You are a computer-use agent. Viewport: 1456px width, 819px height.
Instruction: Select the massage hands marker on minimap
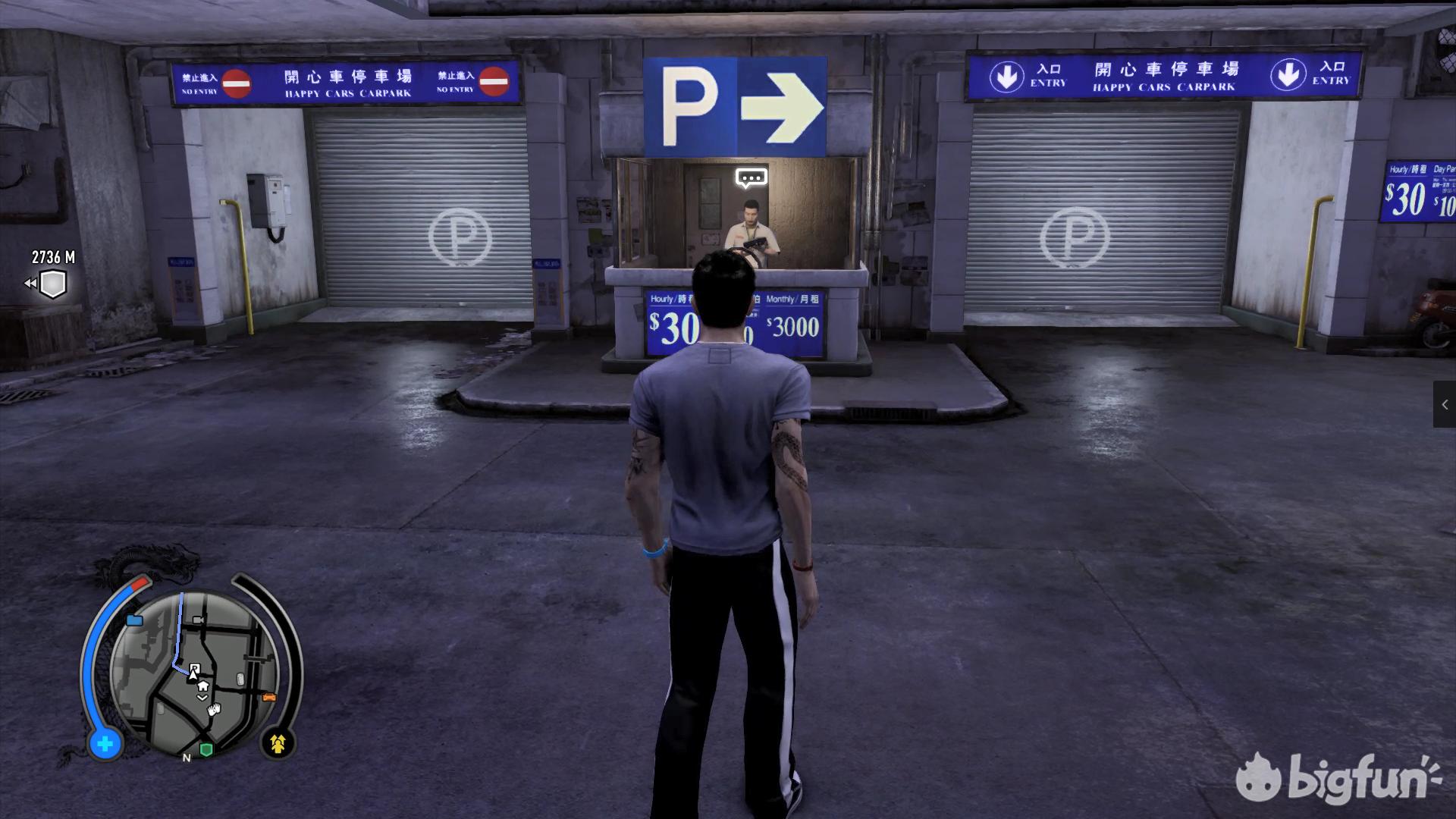coord(215,709)
